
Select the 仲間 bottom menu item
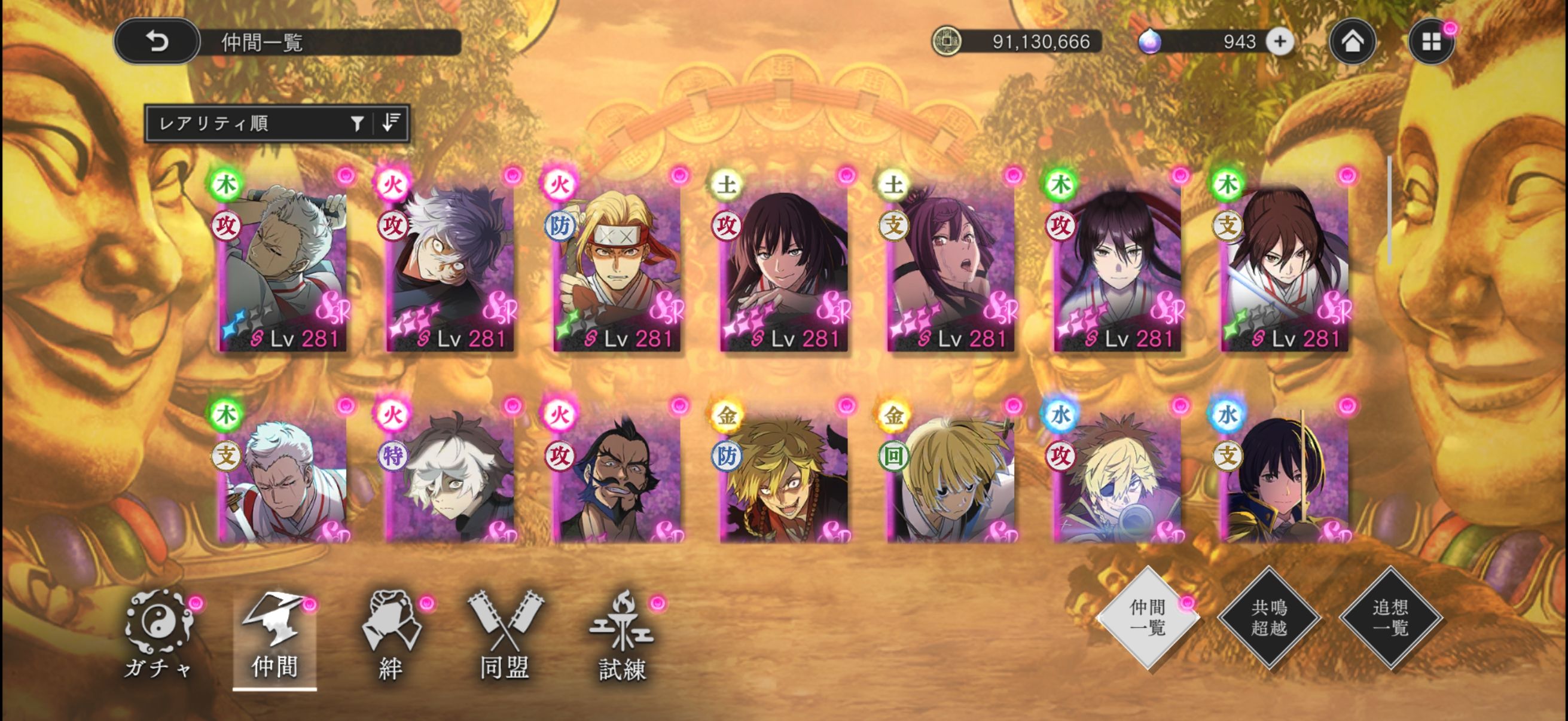(x=274, y=639)
